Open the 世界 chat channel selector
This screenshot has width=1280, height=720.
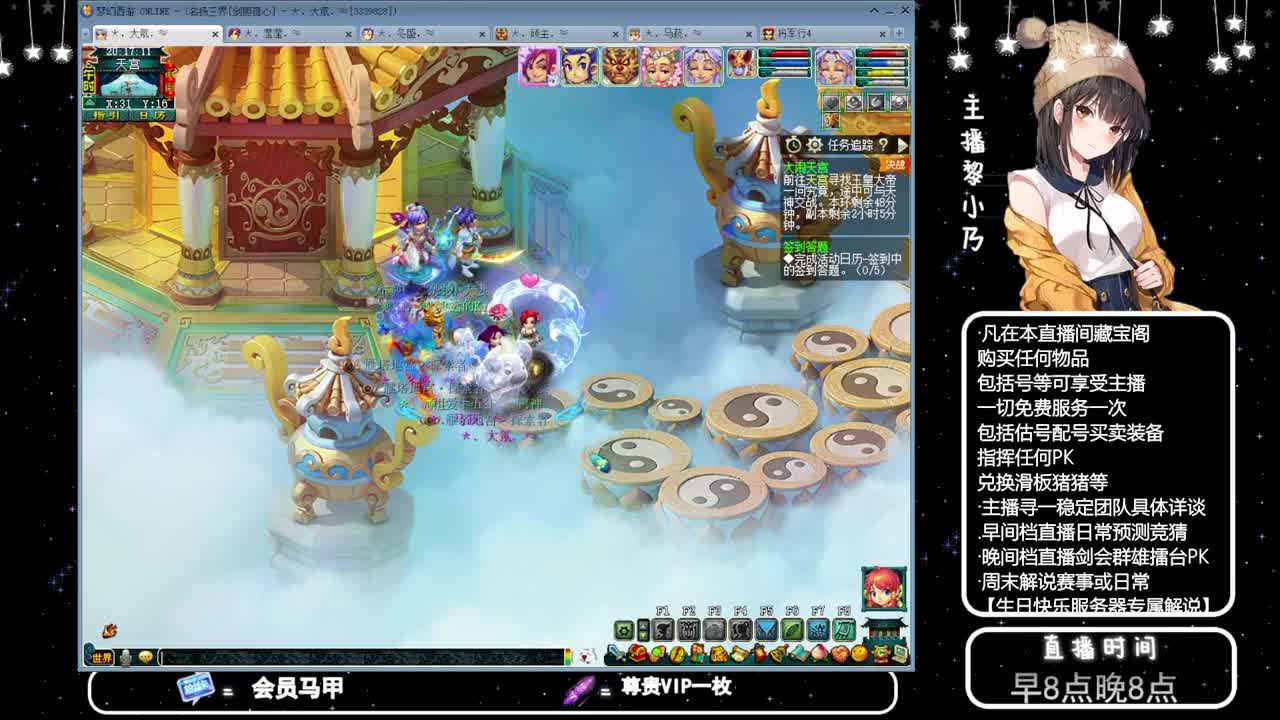pos(101,656)
